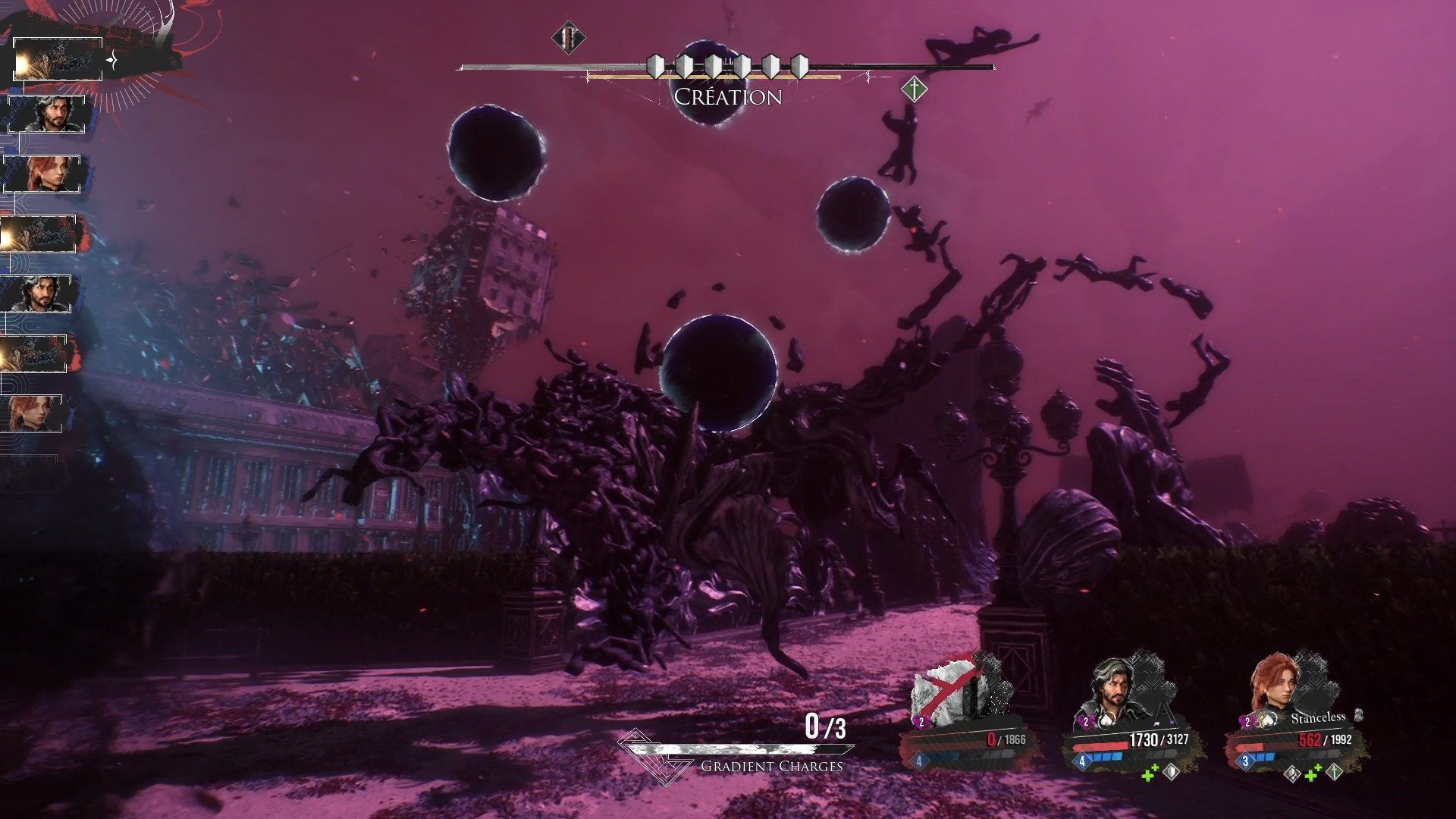This screenshot has height=819, width=1456.
Task: Select the highlighted active-turn portrait in turn order
Action: coord(58,59)
